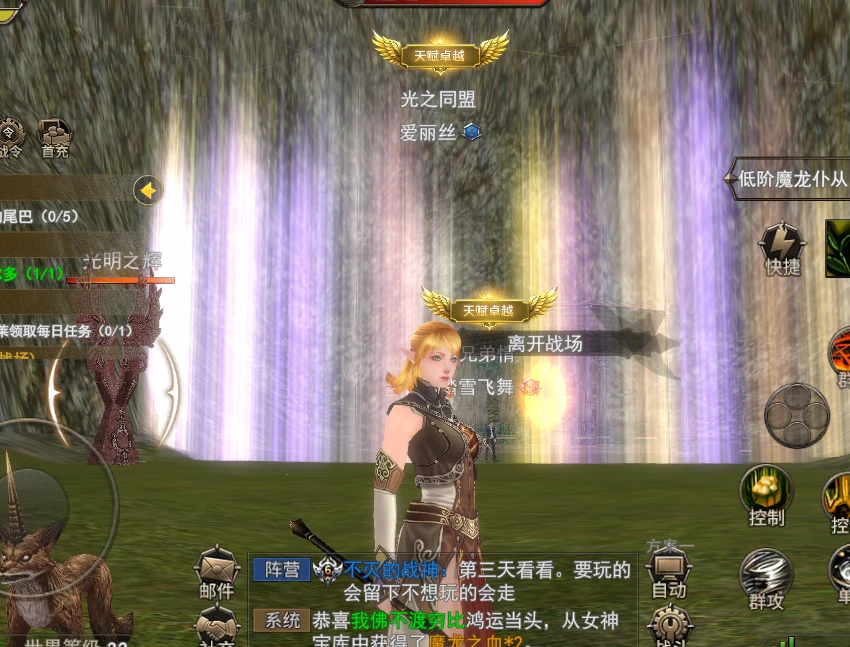Open the 邮件 mail icon

coord(217,572)
